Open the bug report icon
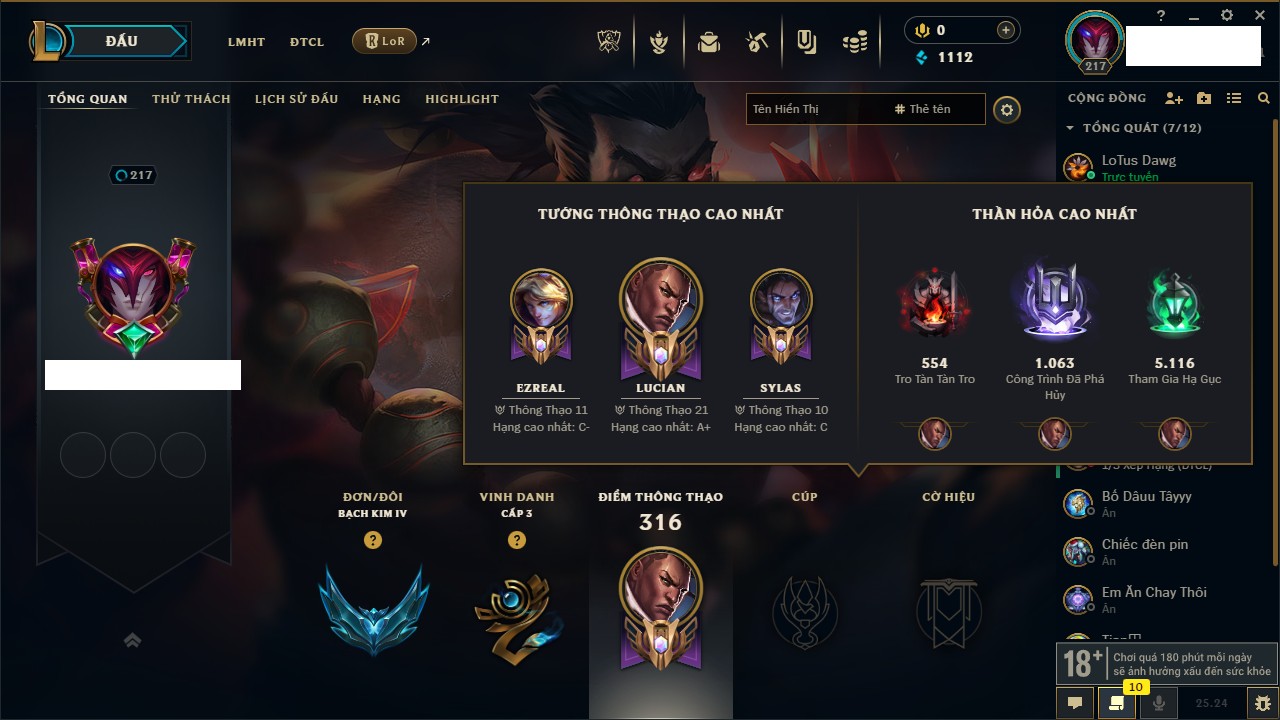 click(1263, 703)
